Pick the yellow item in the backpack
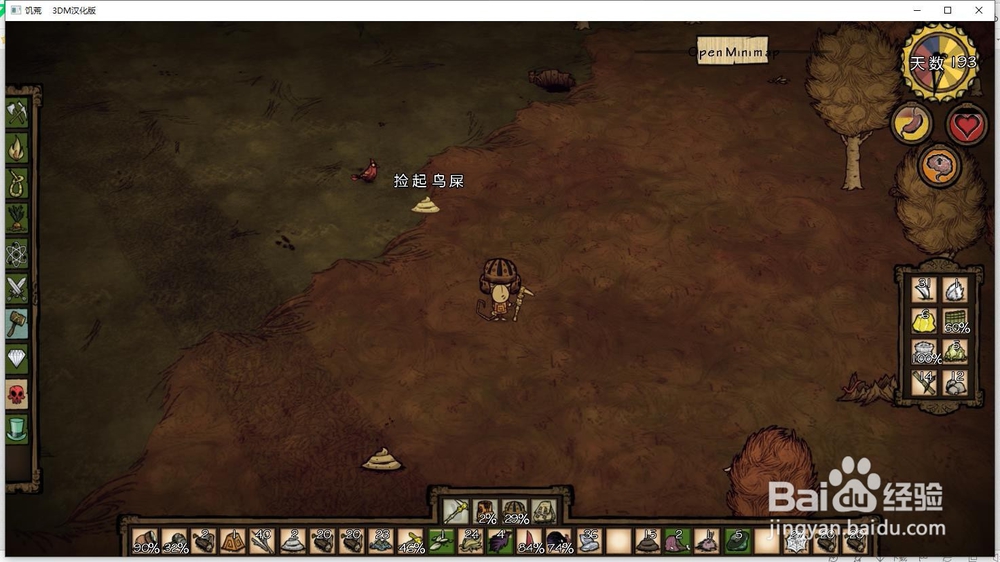1000x562 pixels. (x=924, y=321)
